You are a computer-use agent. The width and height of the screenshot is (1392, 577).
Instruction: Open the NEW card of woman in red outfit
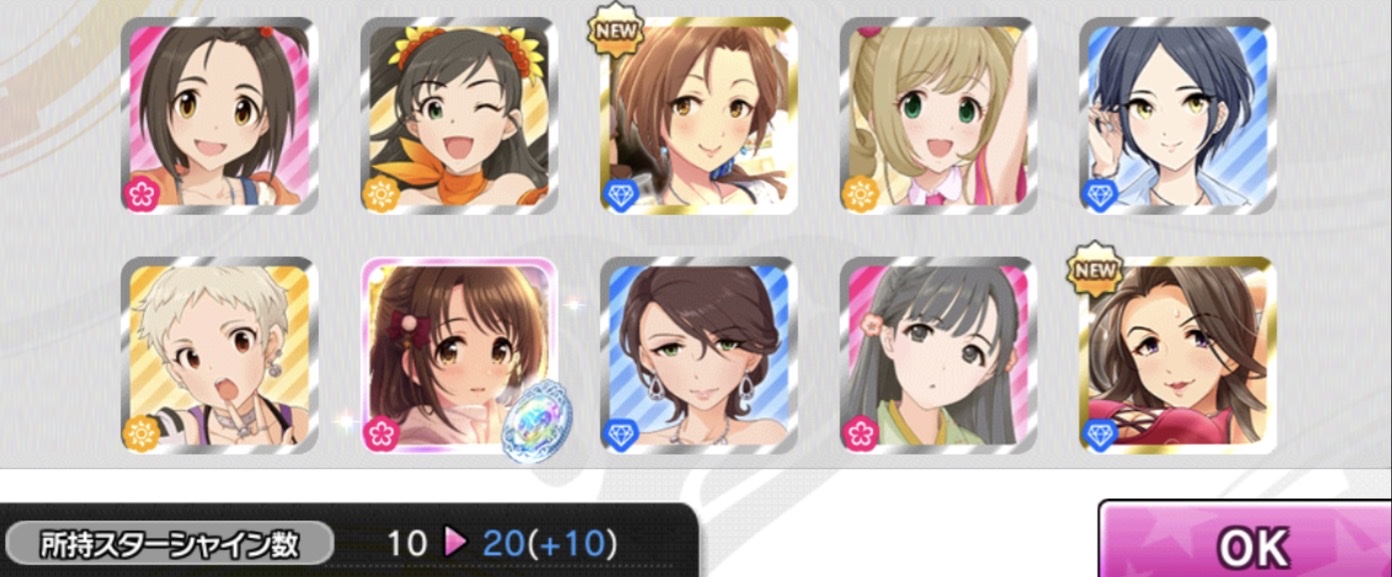tap(1177, 356)
